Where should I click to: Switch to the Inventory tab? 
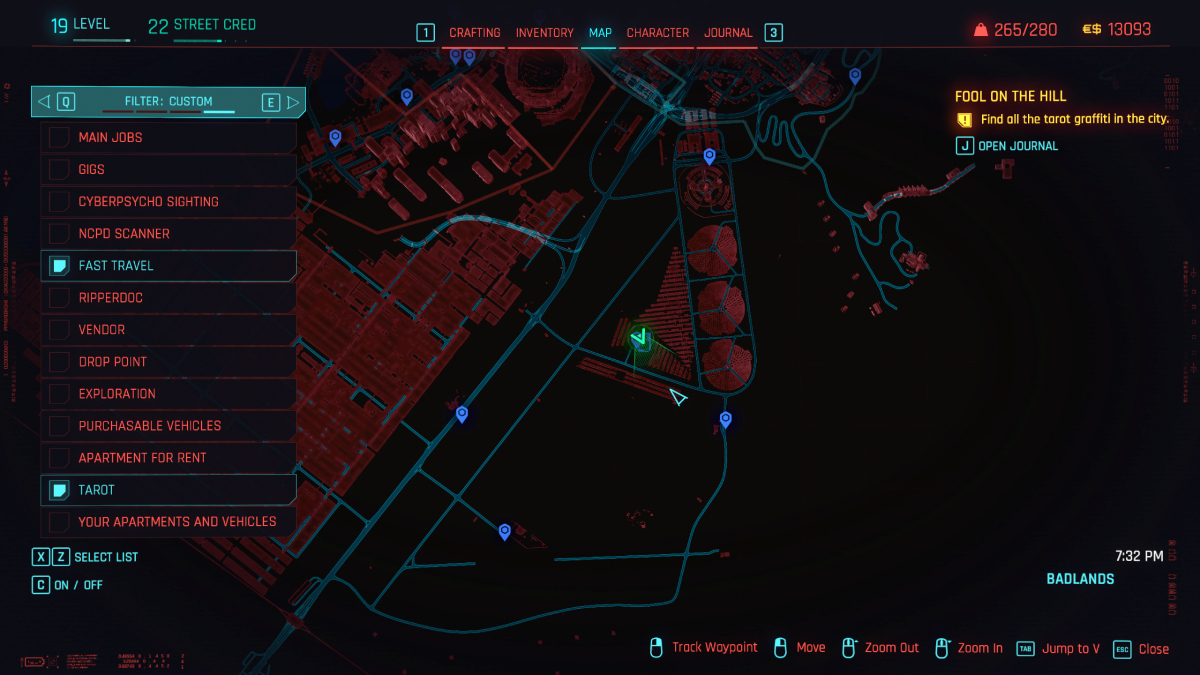[x=544, y=33]
